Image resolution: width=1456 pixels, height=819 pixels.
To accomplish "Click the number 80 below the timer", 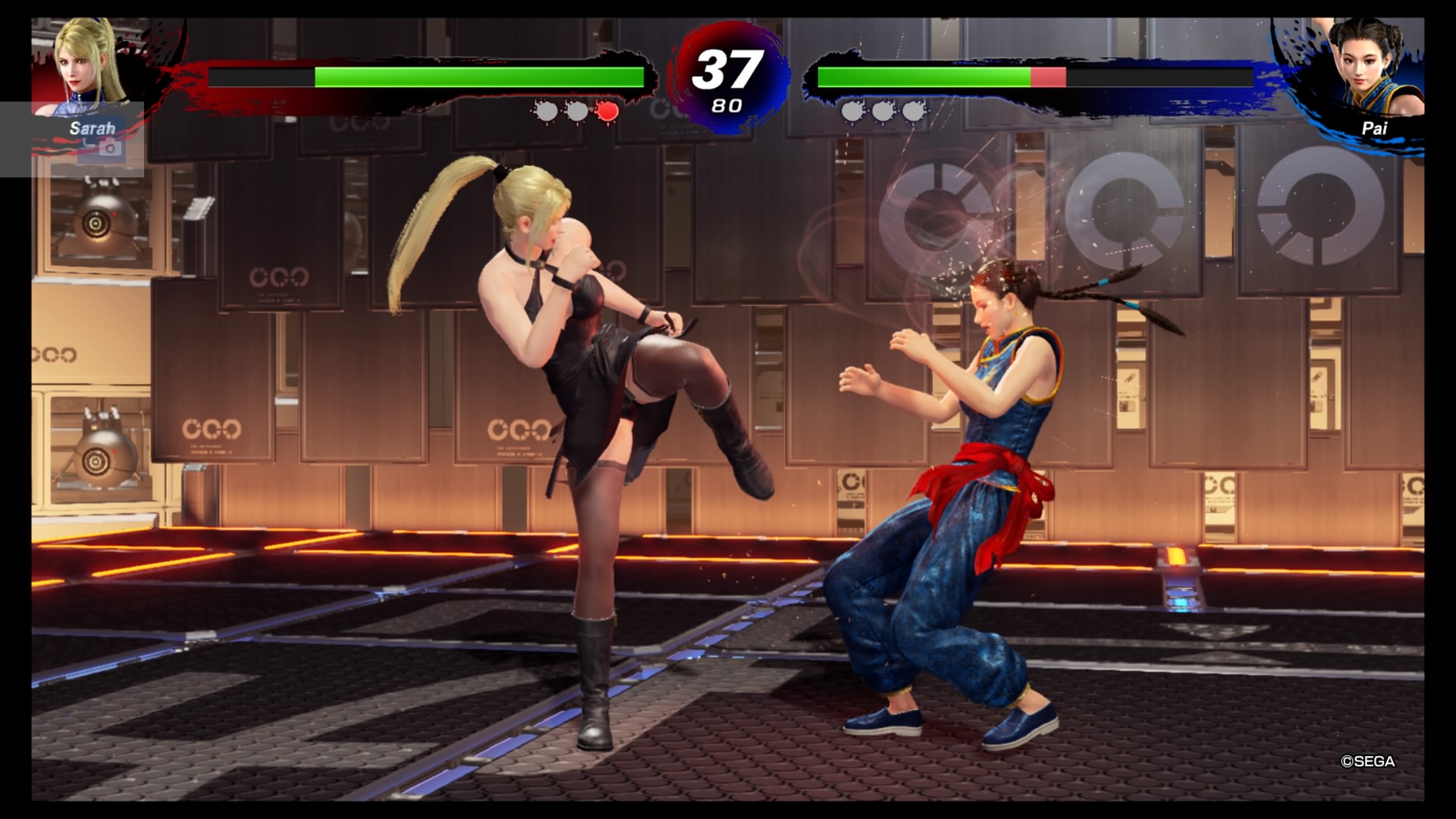I will click(726, 106).
